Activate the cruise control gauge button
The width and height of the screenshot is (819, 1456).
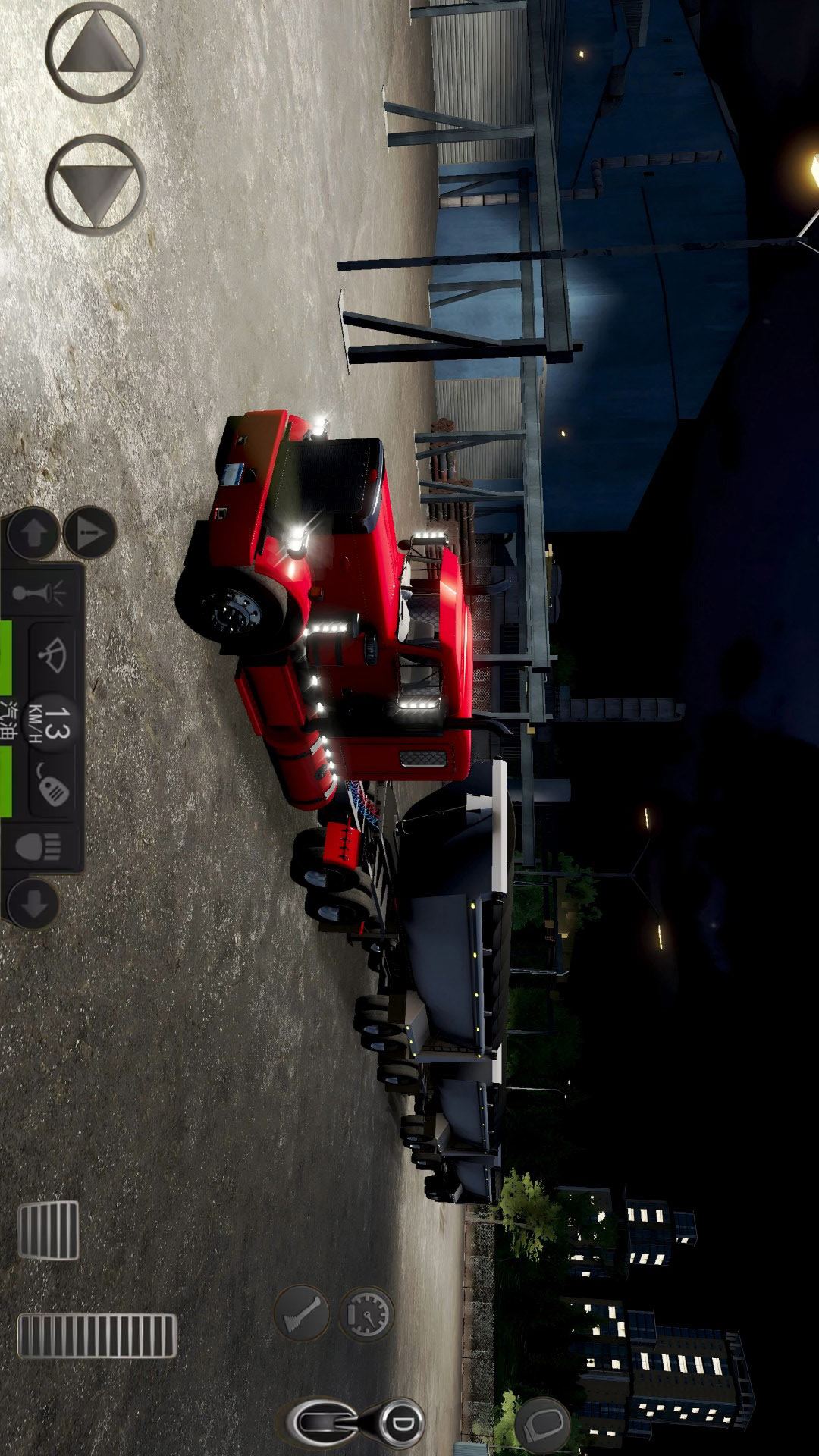point(367,1314)
